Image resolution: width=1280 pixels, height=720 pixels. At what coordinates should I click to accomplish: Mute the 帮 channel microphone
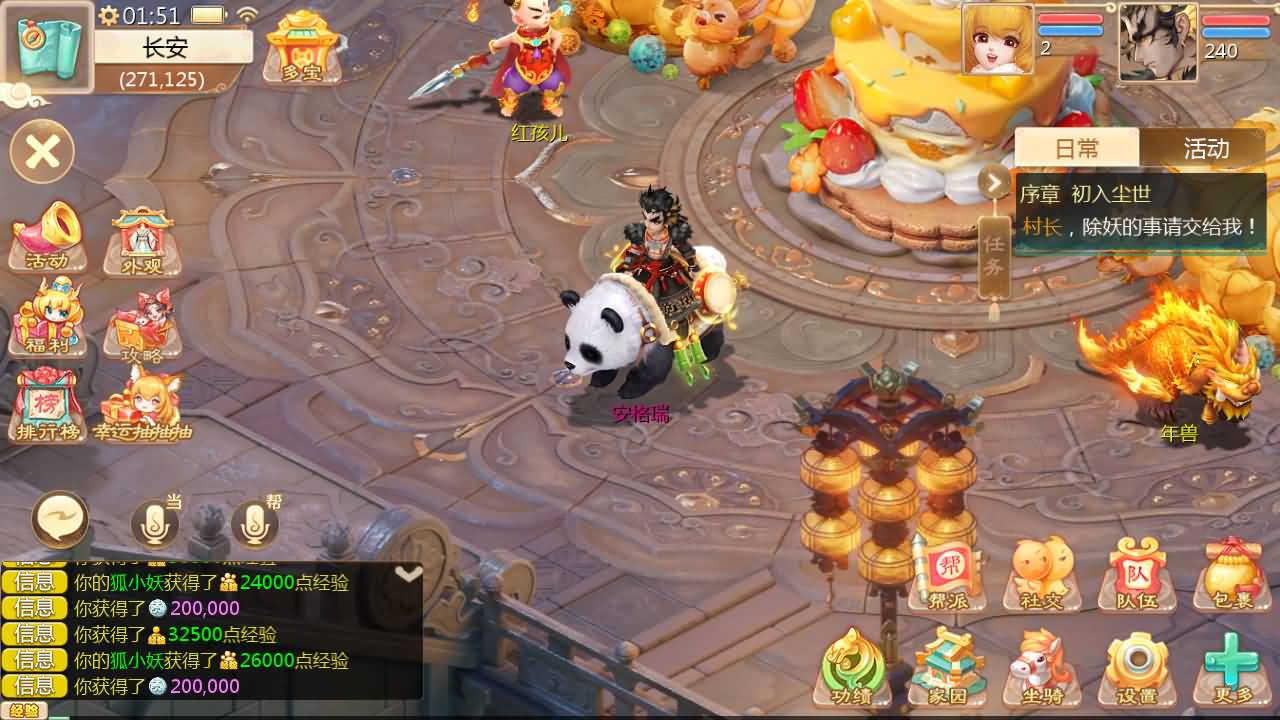click(255, 521)
